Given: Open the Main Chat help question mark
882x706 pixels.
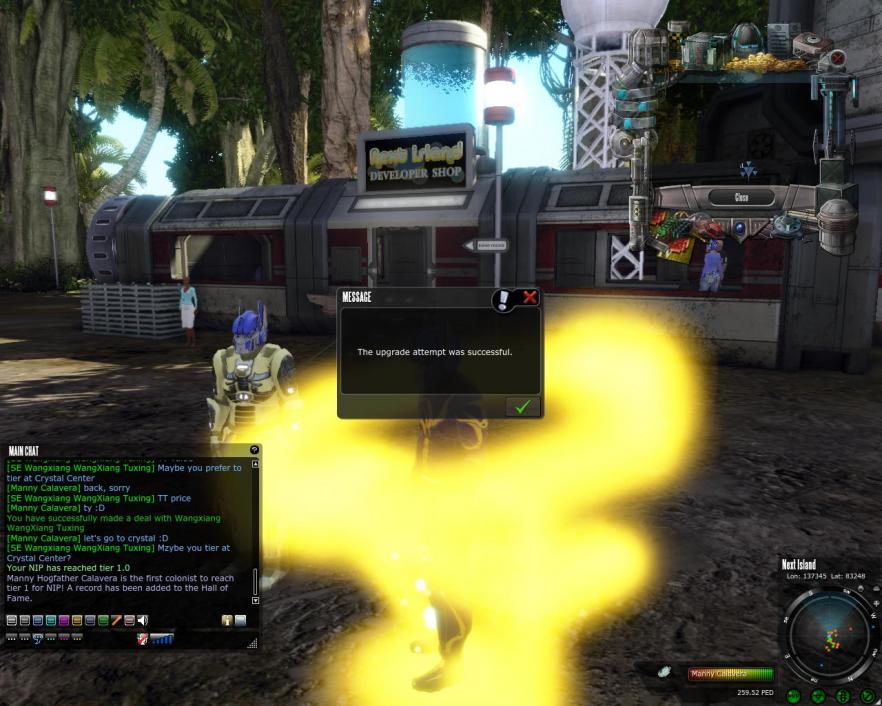Looking at the screenshot, I should [254, 450].
